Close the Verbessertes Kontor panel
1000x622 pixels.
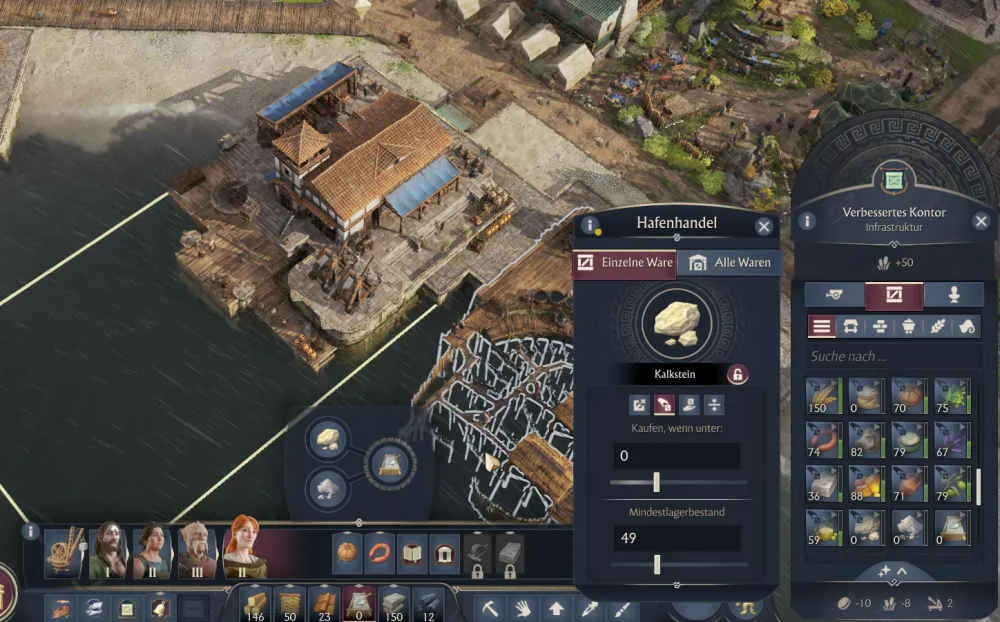[981, 221]
